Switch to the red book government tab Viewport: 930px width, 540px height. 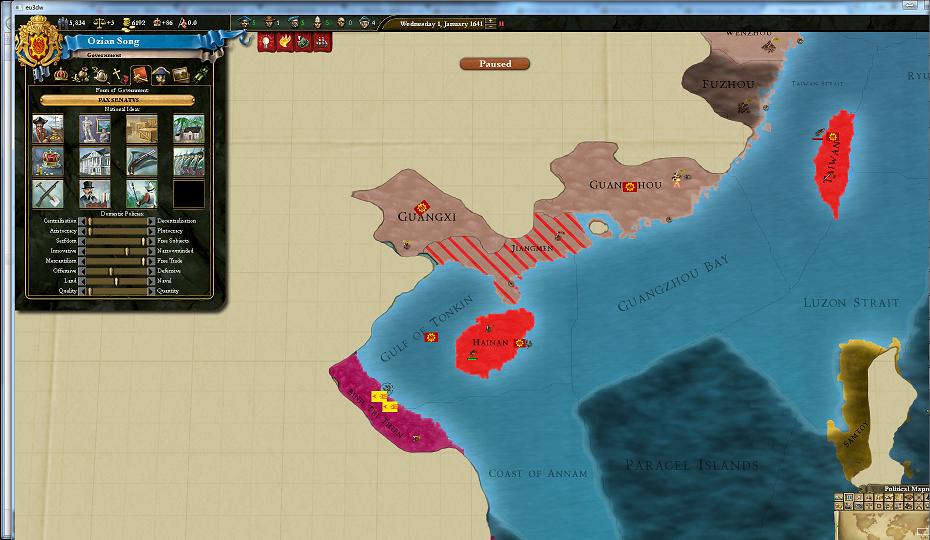pos(141,75)
